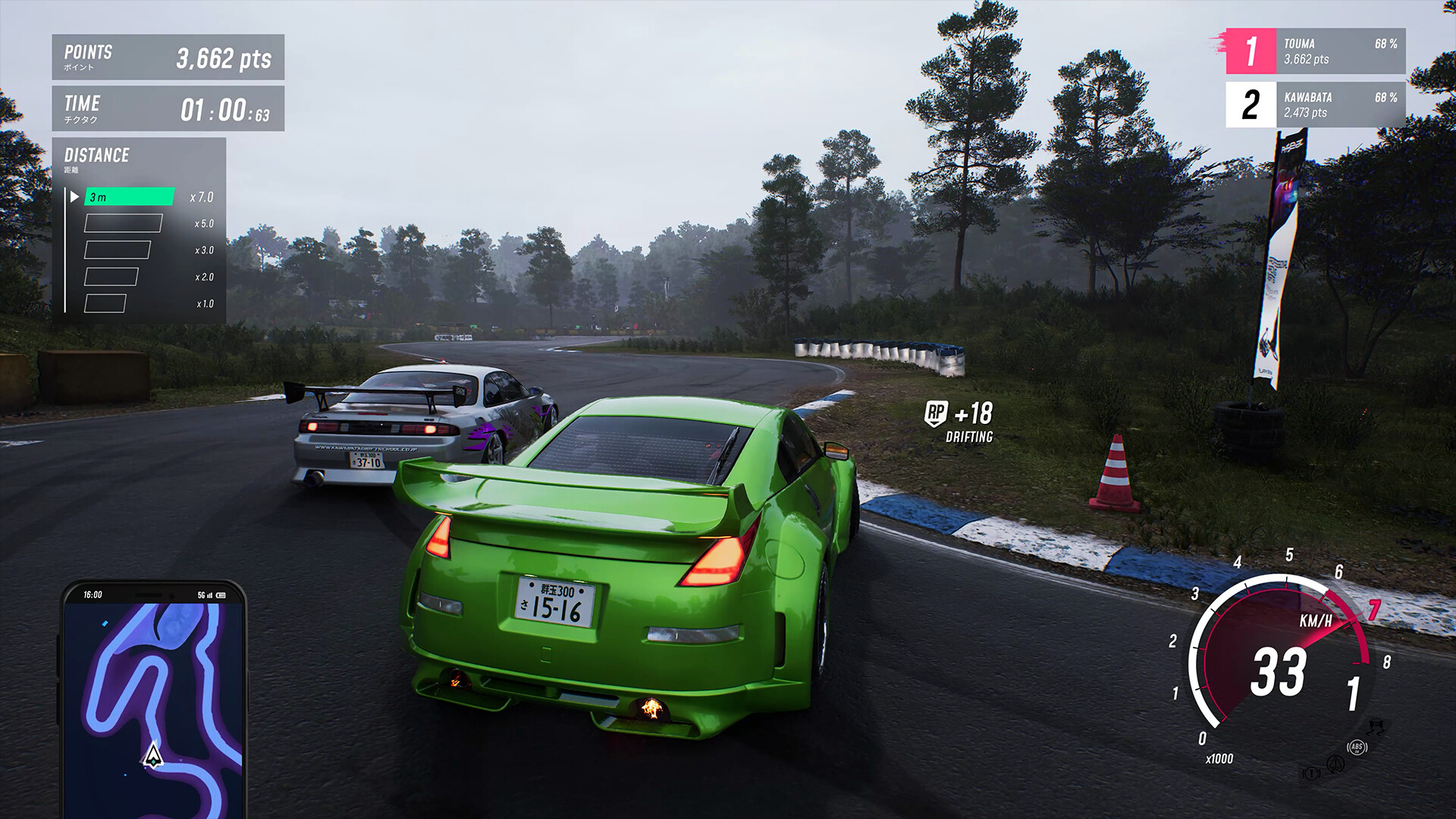
Task: Enable the x7.0 distance multiplier bar
Action: [129, 196]
